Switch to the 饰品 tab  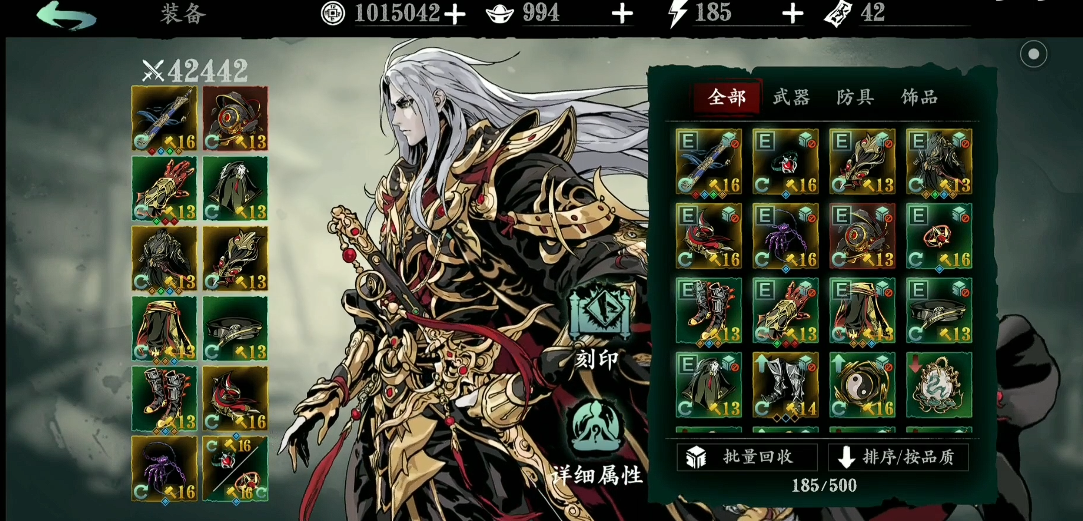pos(919,97)
